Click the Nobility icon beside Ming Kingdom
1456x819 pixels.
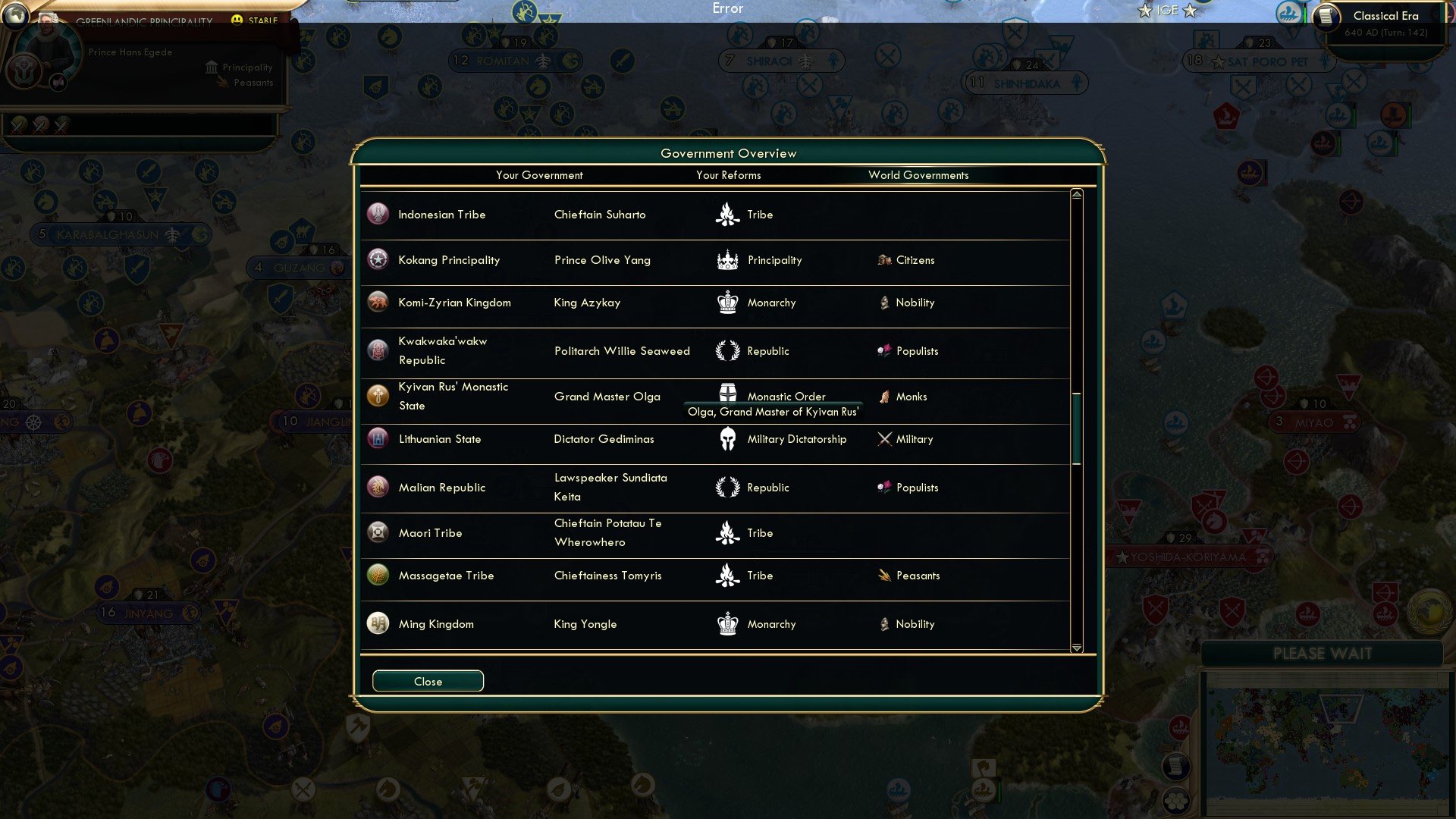click(884, 624)
